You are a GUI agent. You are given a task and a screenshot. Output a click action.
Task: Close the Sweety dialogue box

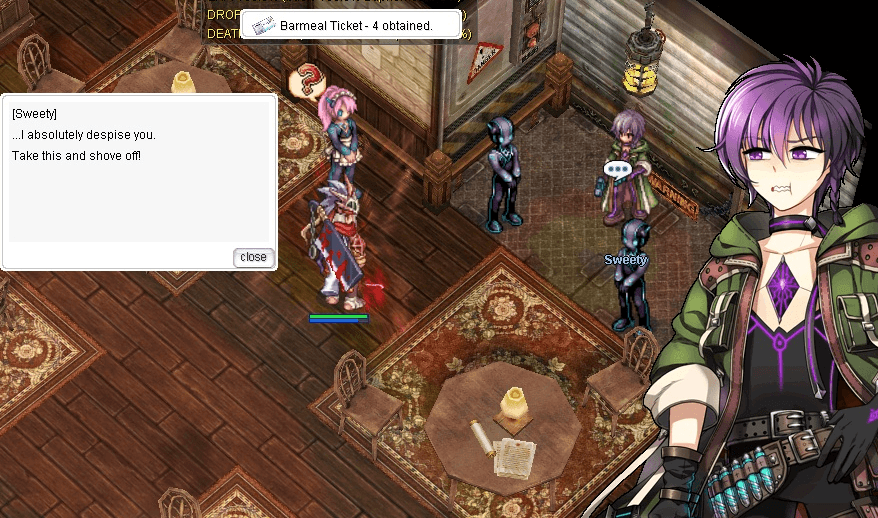coord(253,257)
